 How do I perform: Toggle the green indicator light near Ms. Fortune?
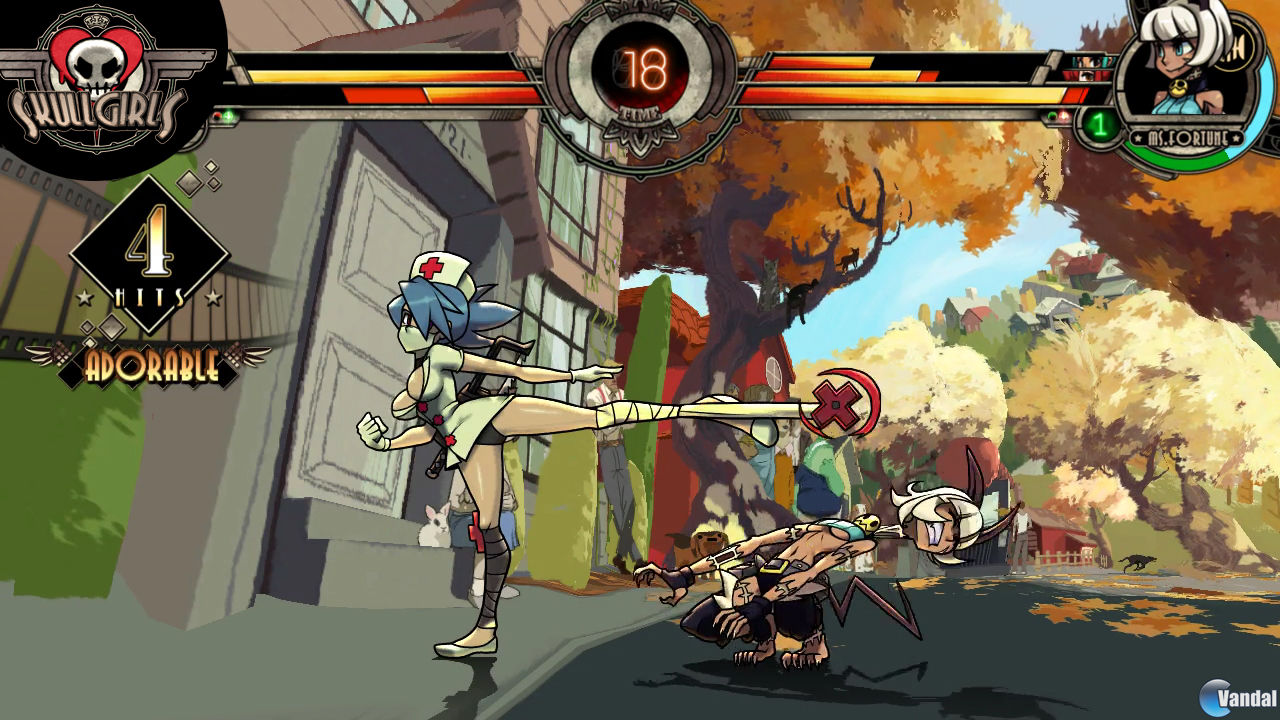[x=1053, y=116]
